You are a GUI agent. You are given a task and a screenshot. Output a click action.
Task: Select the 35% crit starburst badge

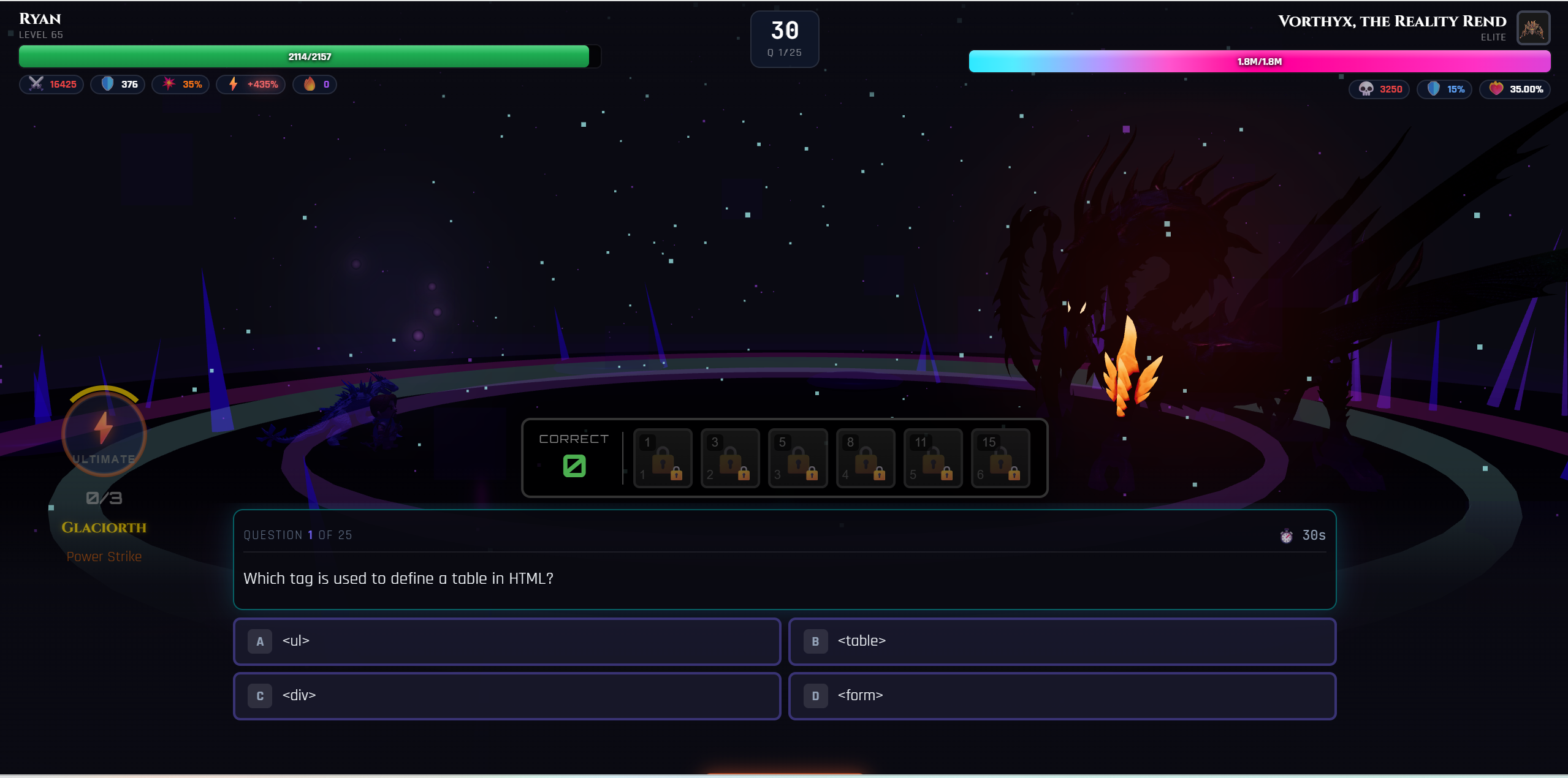[180, 84]
